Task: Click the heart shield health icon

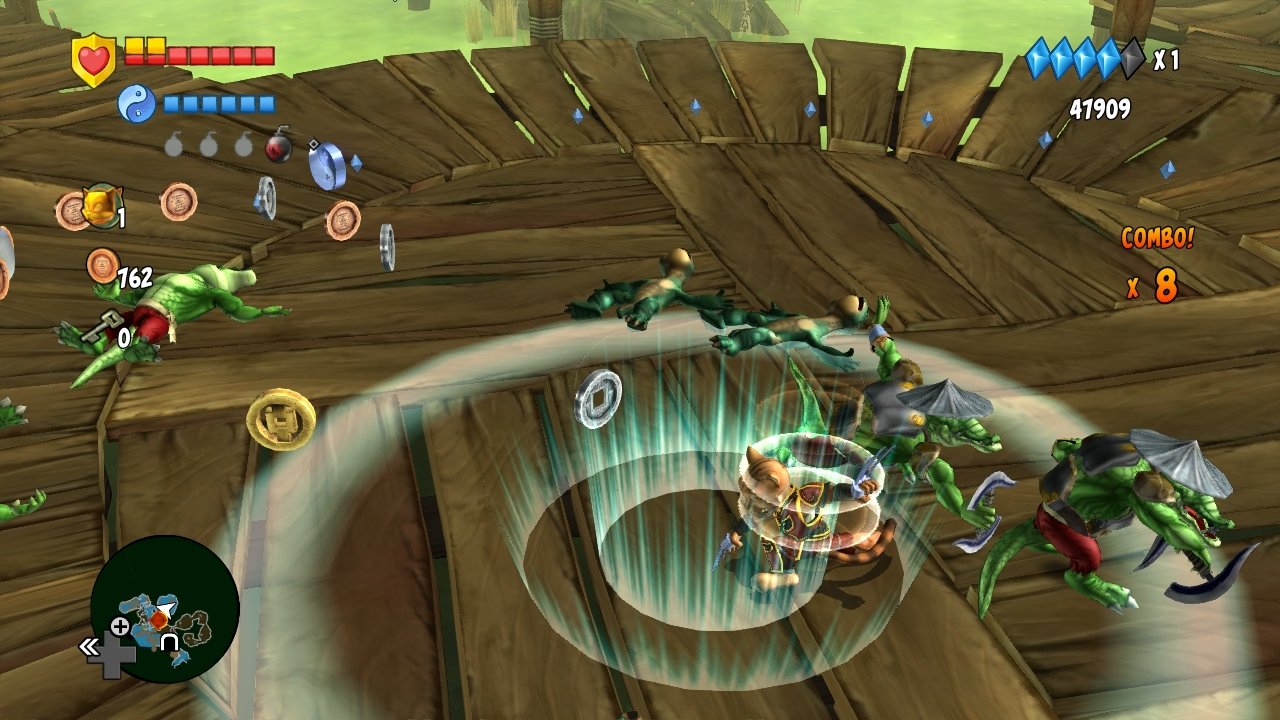Action: point(94,59)
